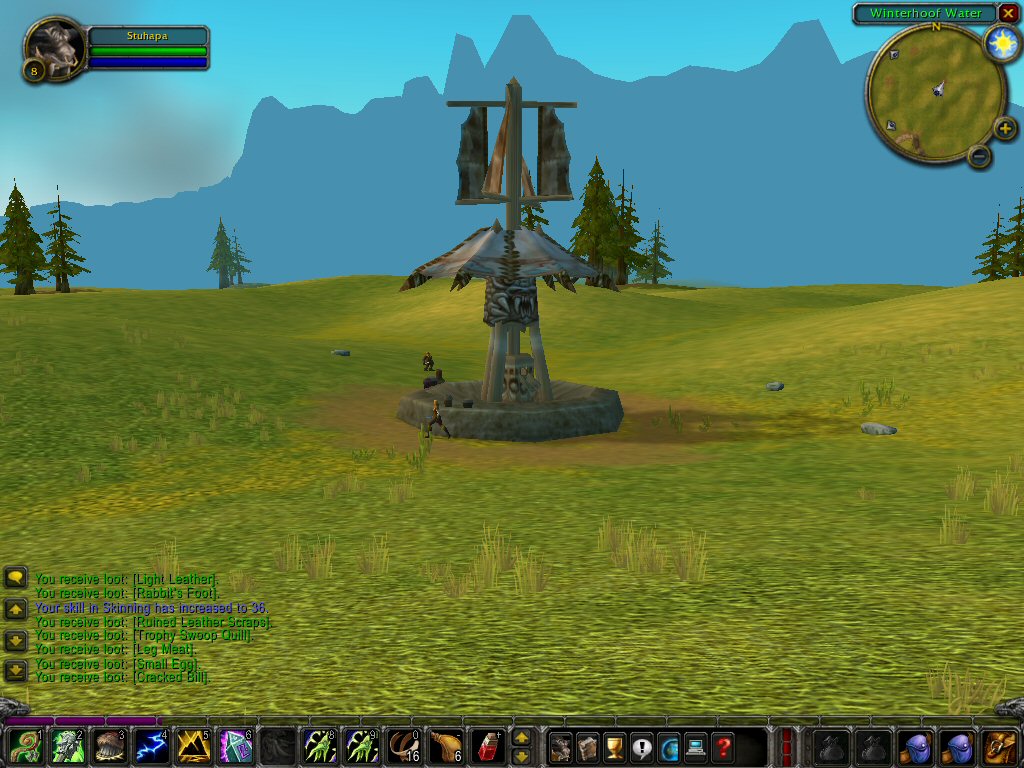This screenshot has height=768, width=1024.
Task: Click Stuhapa's character portrait
Action: click(x=52, y=46)
